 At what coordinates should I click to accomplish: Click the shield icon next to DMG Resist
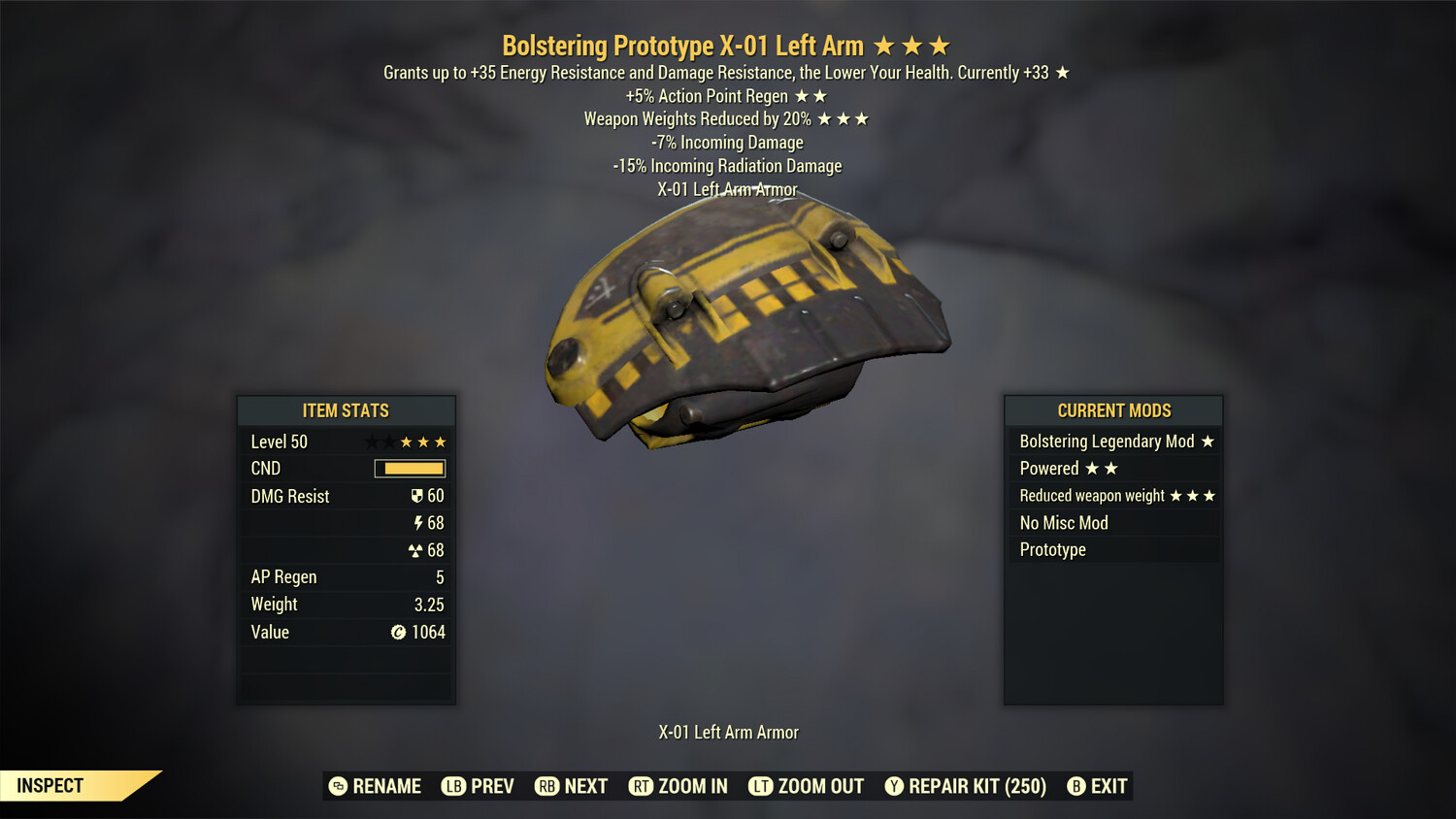coord(418,496)
